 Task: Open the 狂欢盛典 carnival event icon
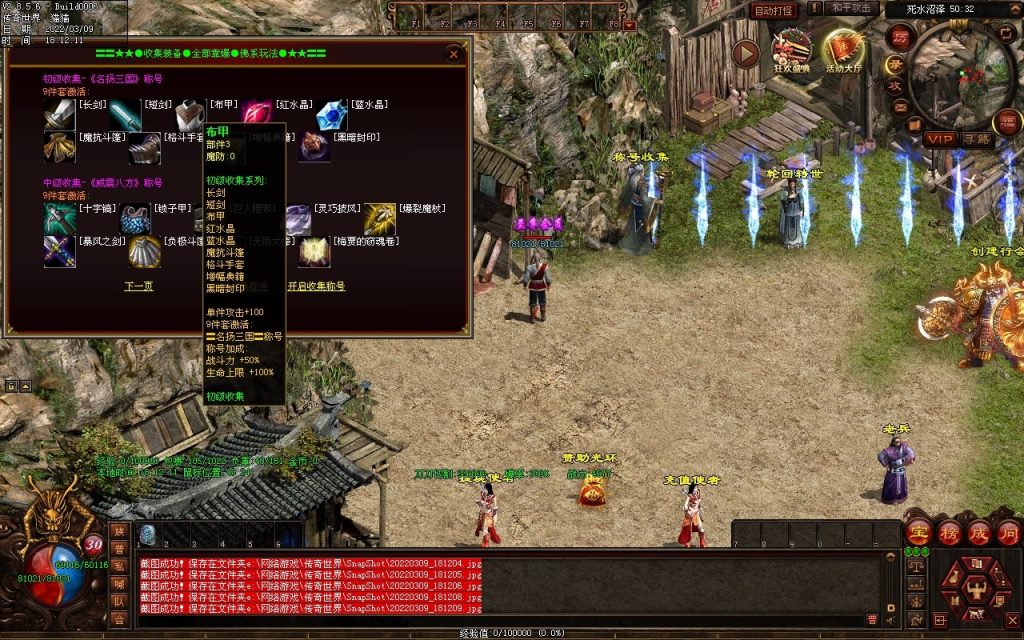(x=792, y=50)
